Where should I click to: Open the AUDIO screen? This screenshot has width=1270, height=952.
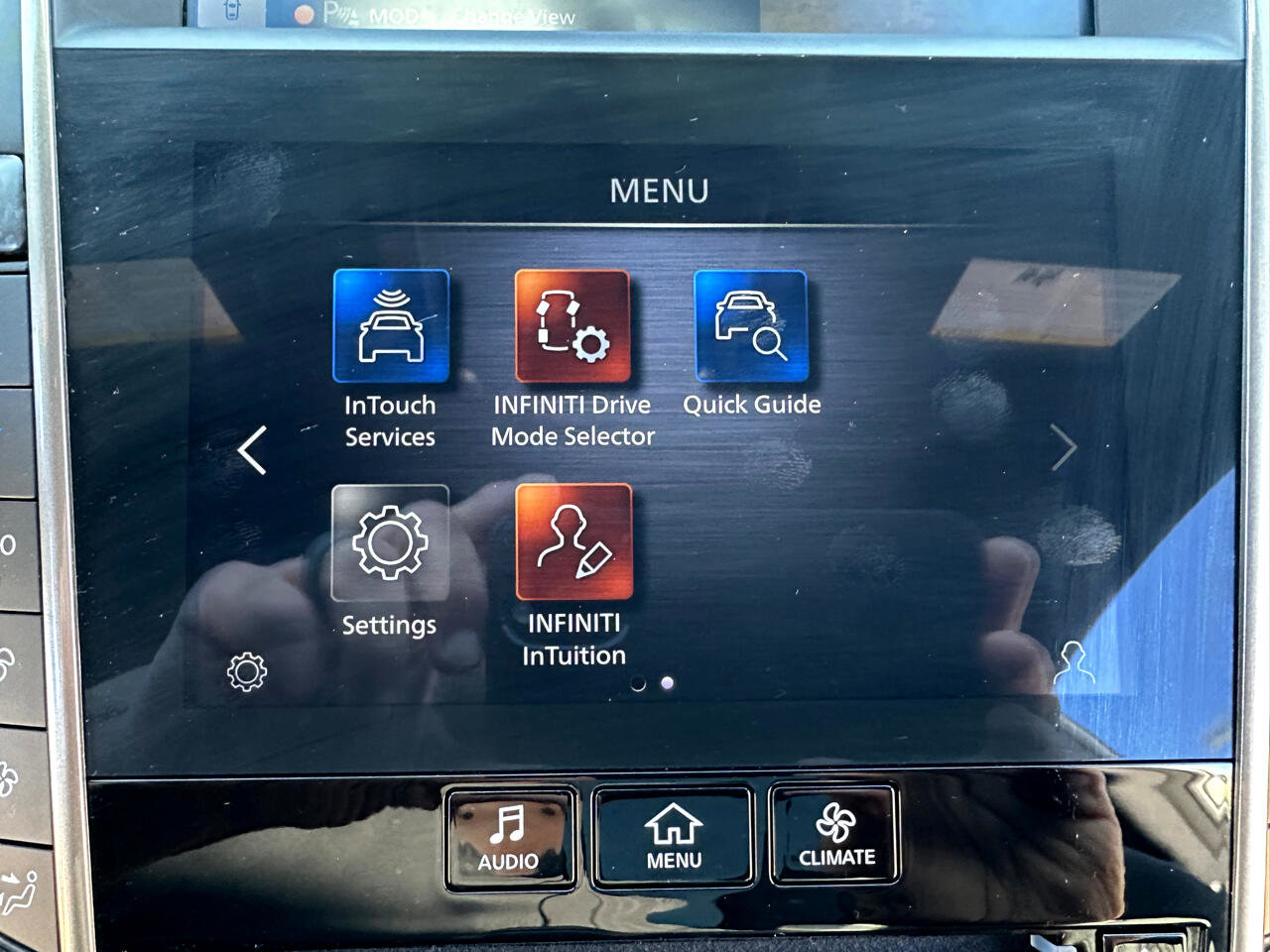tap(509, 838)
